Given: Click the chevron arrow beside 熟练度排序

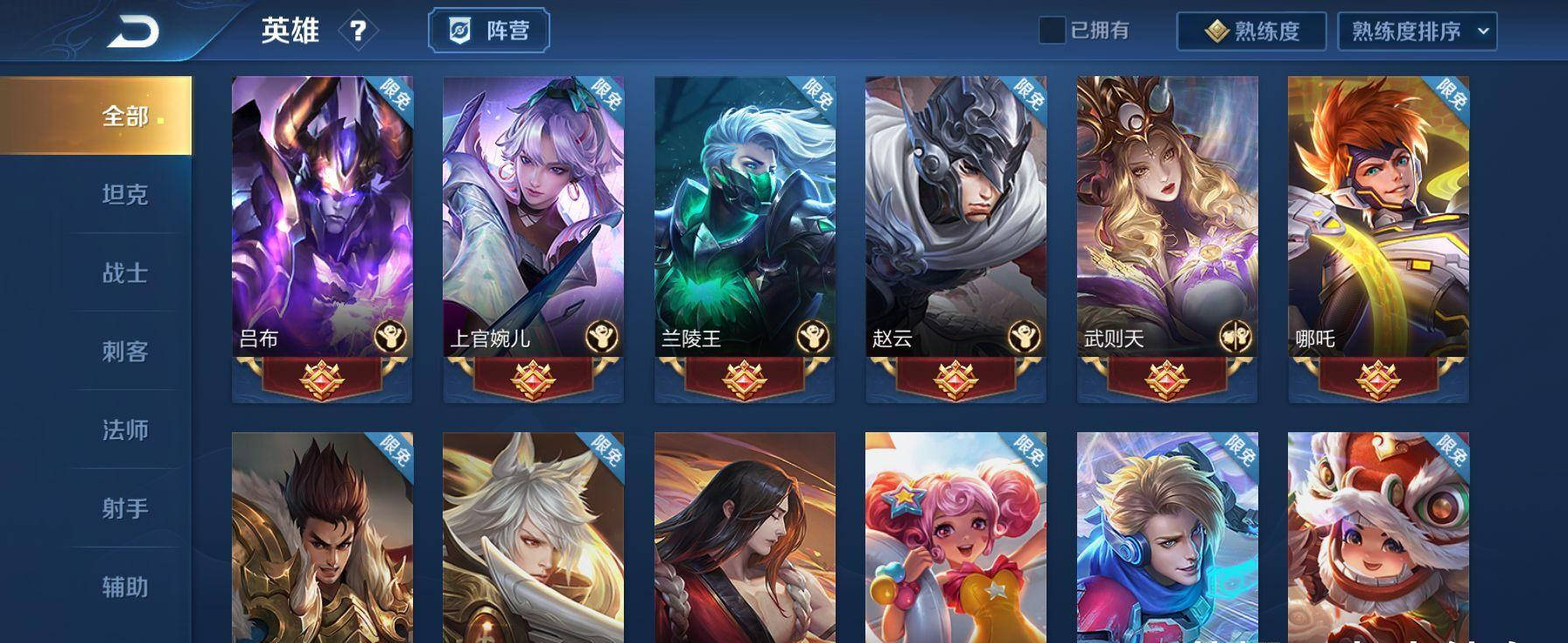Looking at the screenshot, I should click(x=1483, y=31).
